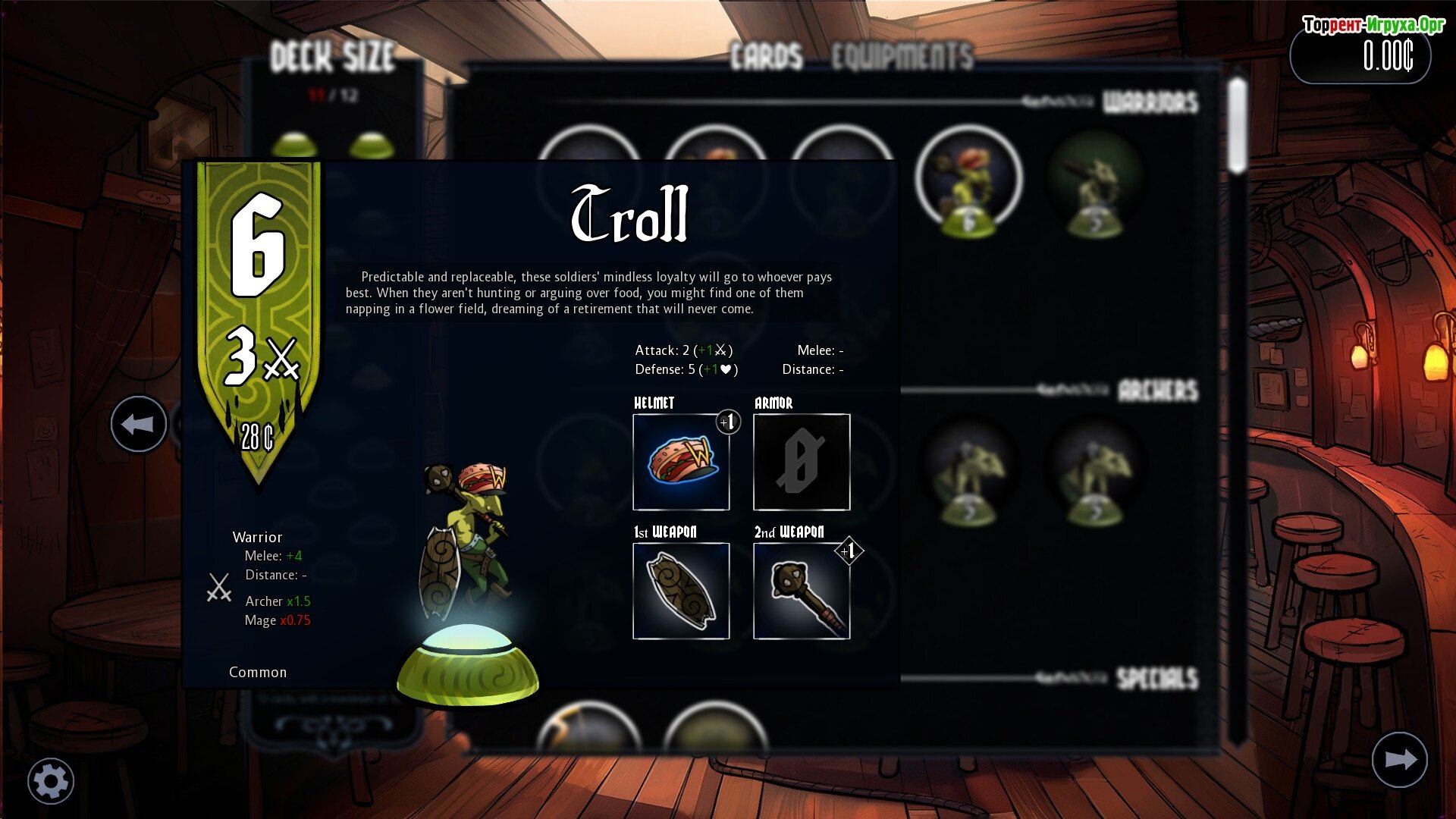Pick the highlighted troll warrior card
1456x819 pixels.
pyautogui.click(x=968, y=180)
